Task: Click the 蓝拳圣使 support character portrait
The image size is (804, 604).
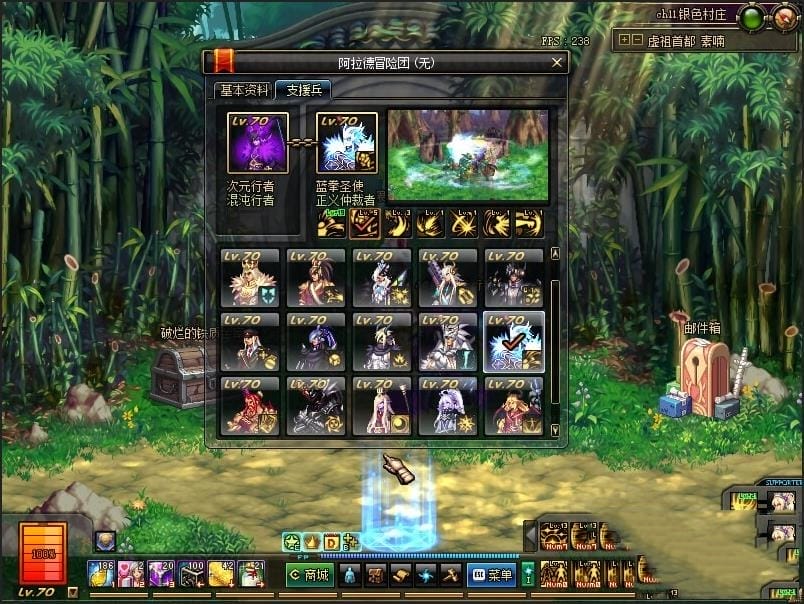Action: [347, 144]
